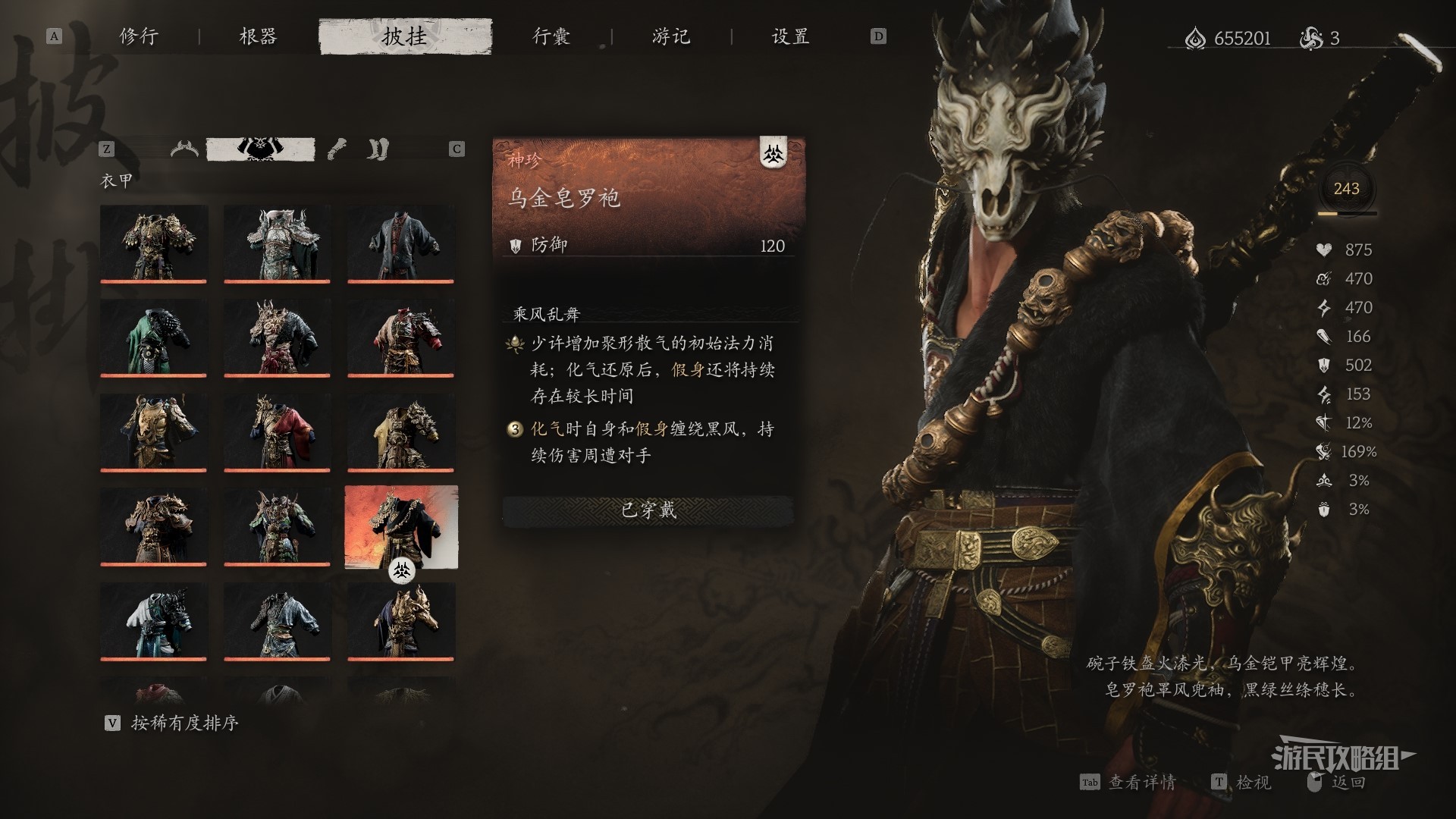1456x819 pixels.
Task: Select the armor with the red draped robe
Action: (277, 431)
